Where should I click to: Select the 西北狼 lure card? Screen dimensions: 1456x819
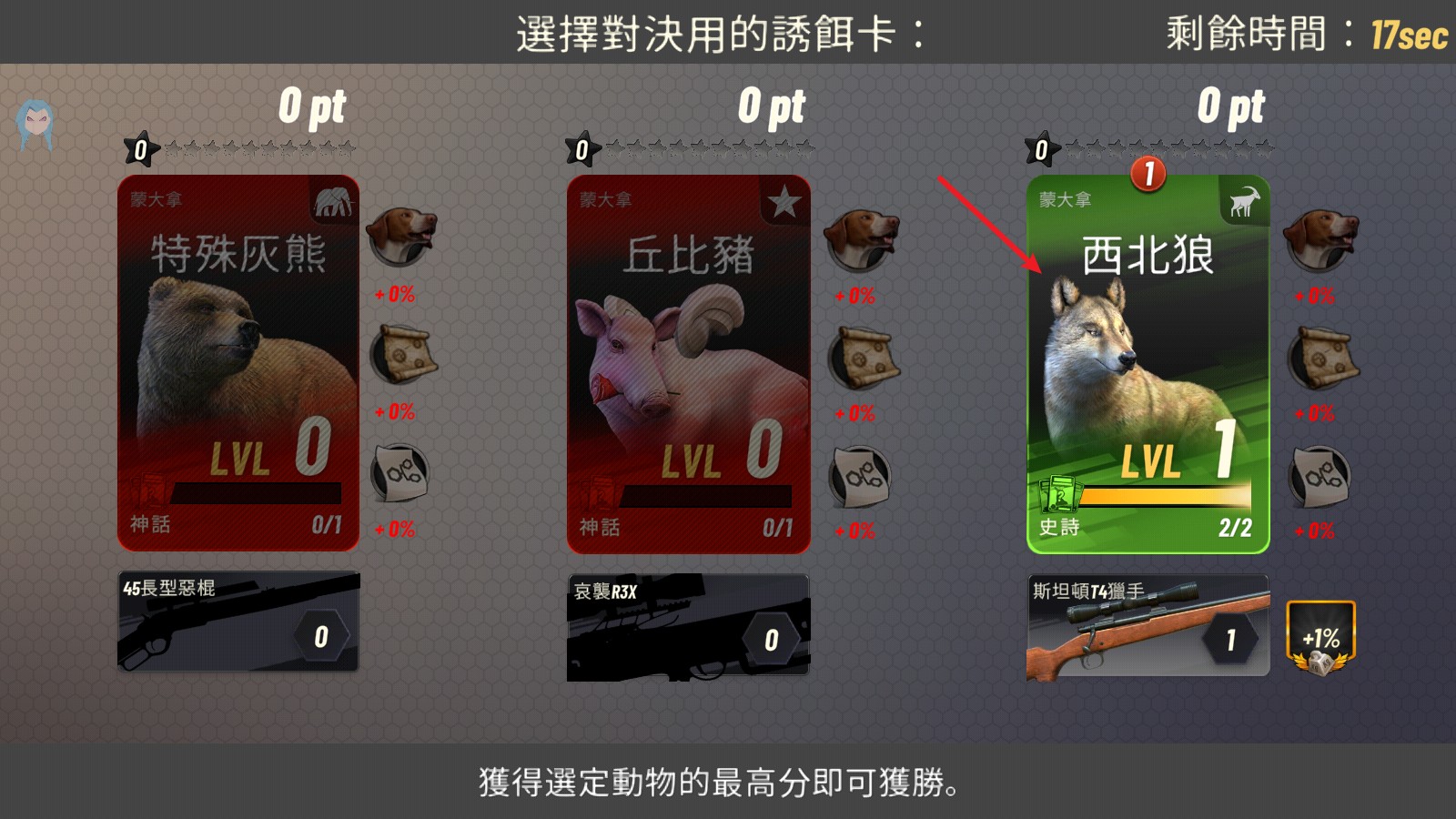tap(1149, 364)
